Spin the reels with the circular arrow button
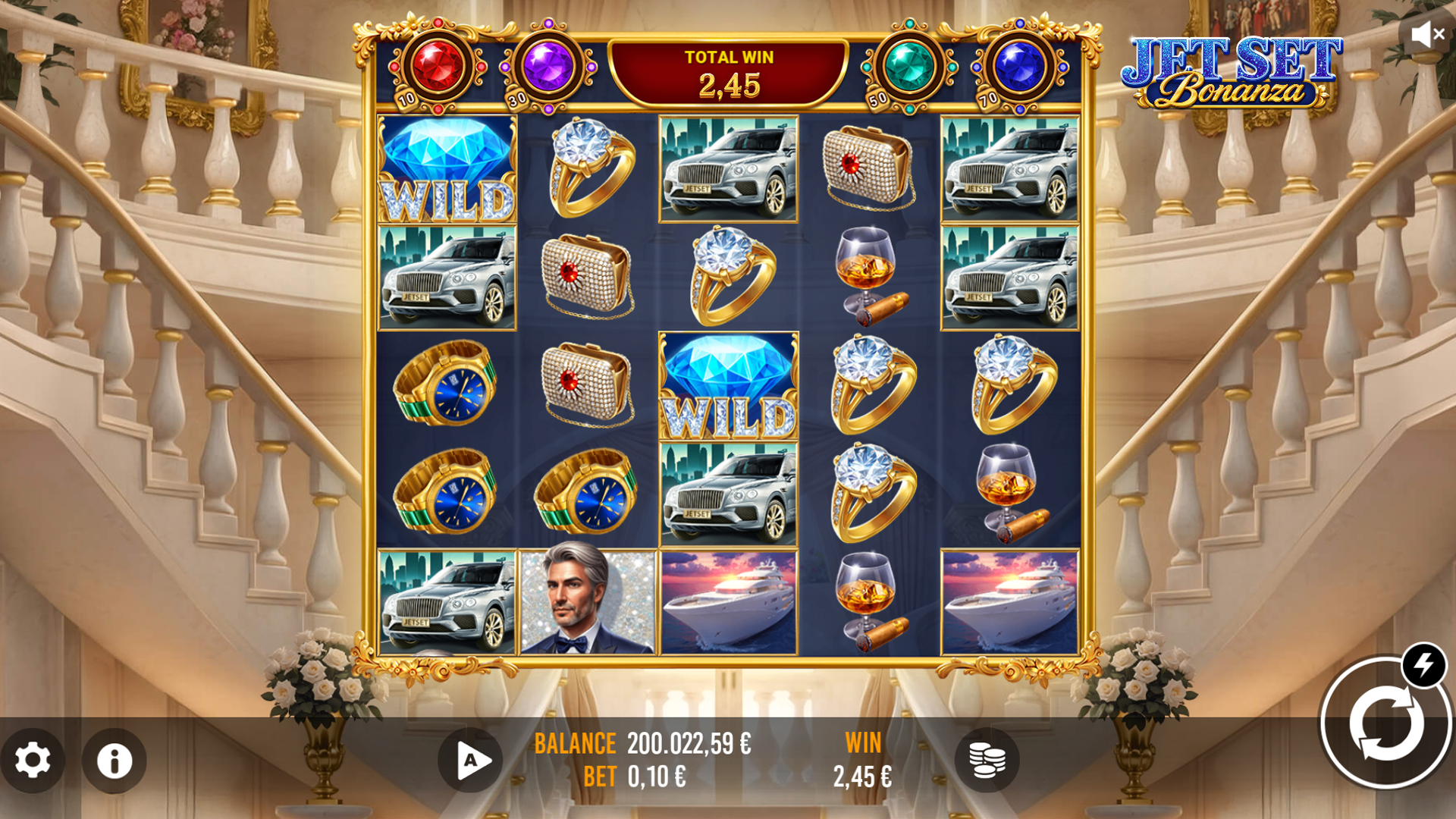The image size is (1456, 819). pos(1385,723)
